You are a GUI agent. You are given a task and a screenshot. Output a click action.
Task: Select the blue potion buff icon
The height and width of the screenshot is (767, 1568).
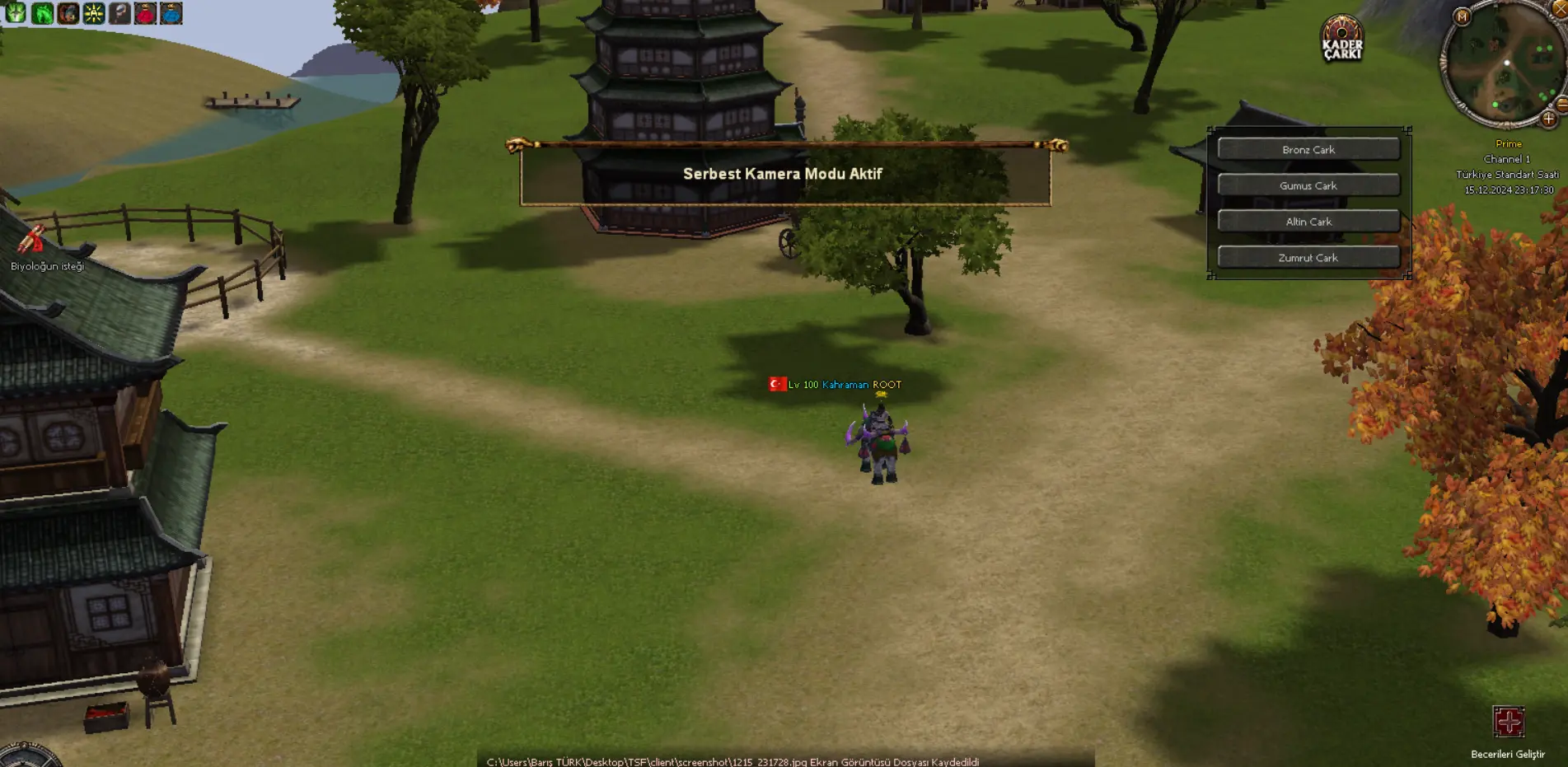pos(171,13)
